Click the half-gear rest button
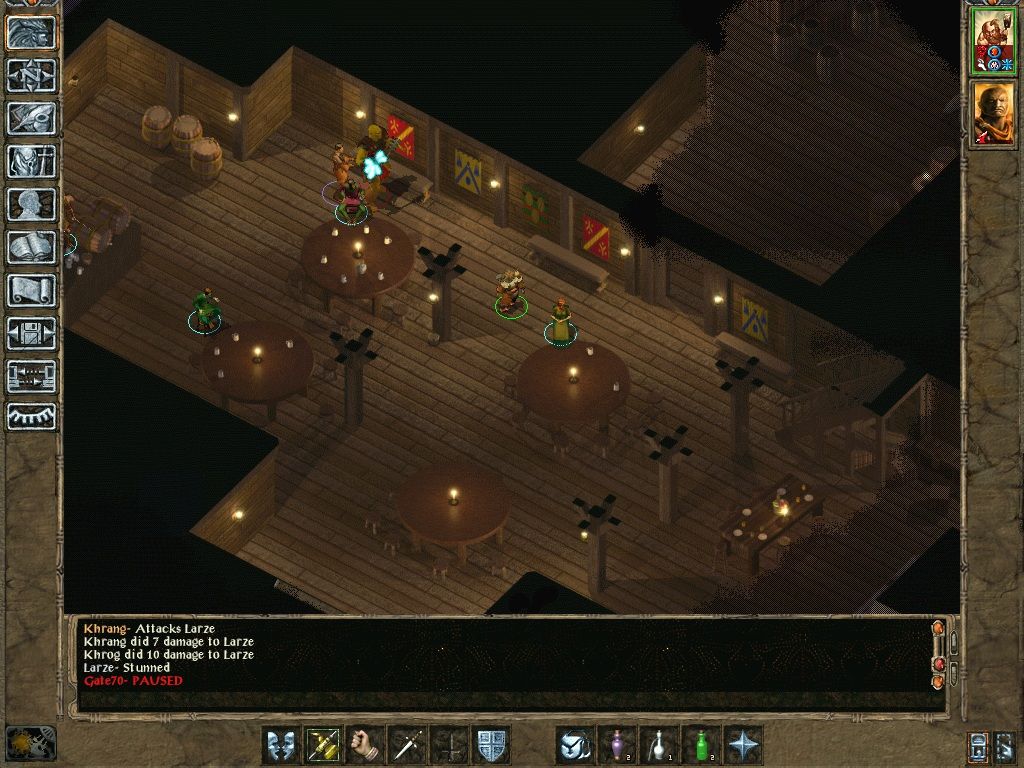This screenshot has width=1024, height=768. click(x=31, y=416)
